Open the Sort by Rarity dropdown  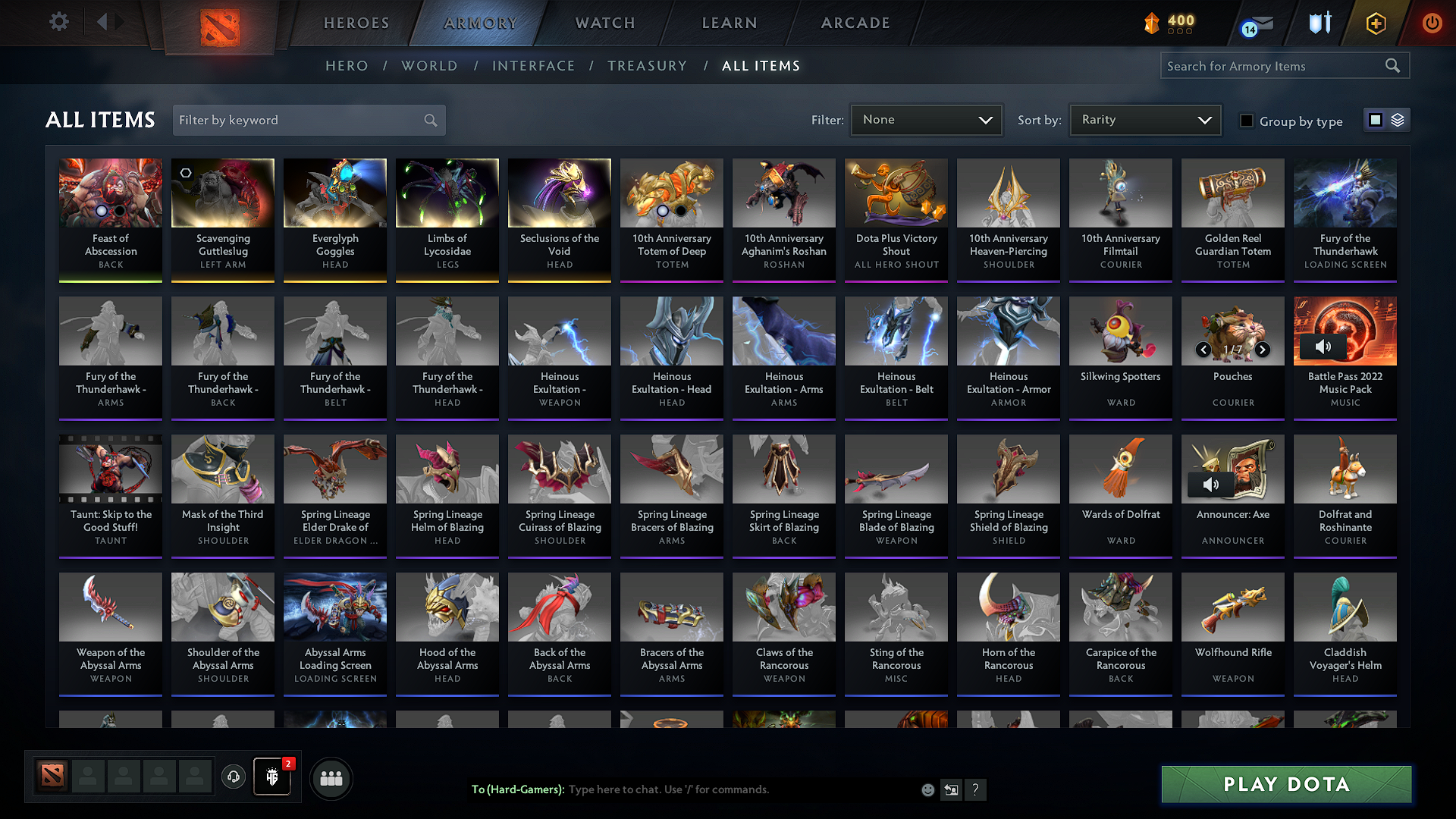(1144, 119)
